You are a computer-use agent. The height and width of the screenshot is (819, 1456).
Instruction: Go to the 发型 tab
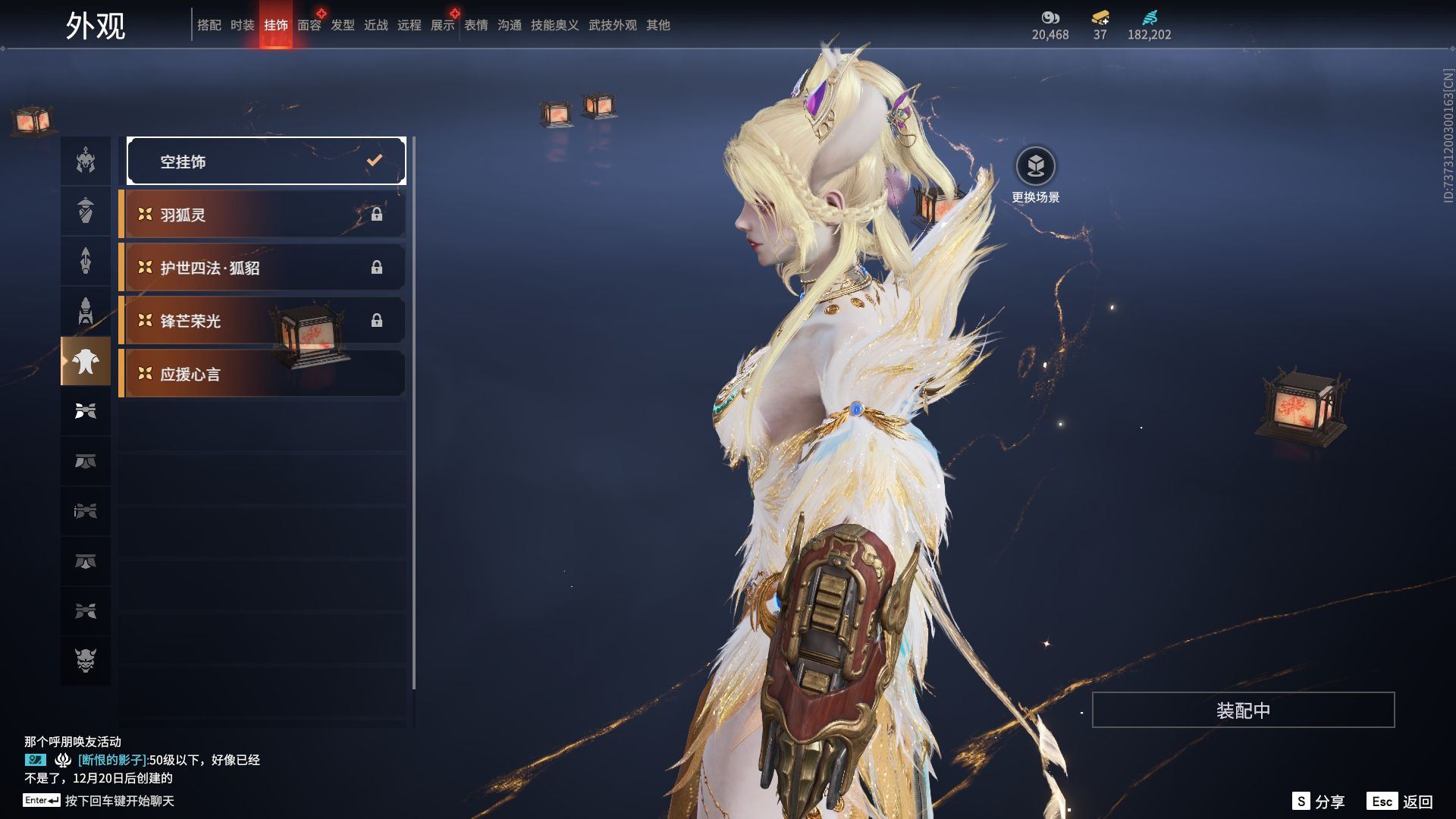click(x=342, y=25)
